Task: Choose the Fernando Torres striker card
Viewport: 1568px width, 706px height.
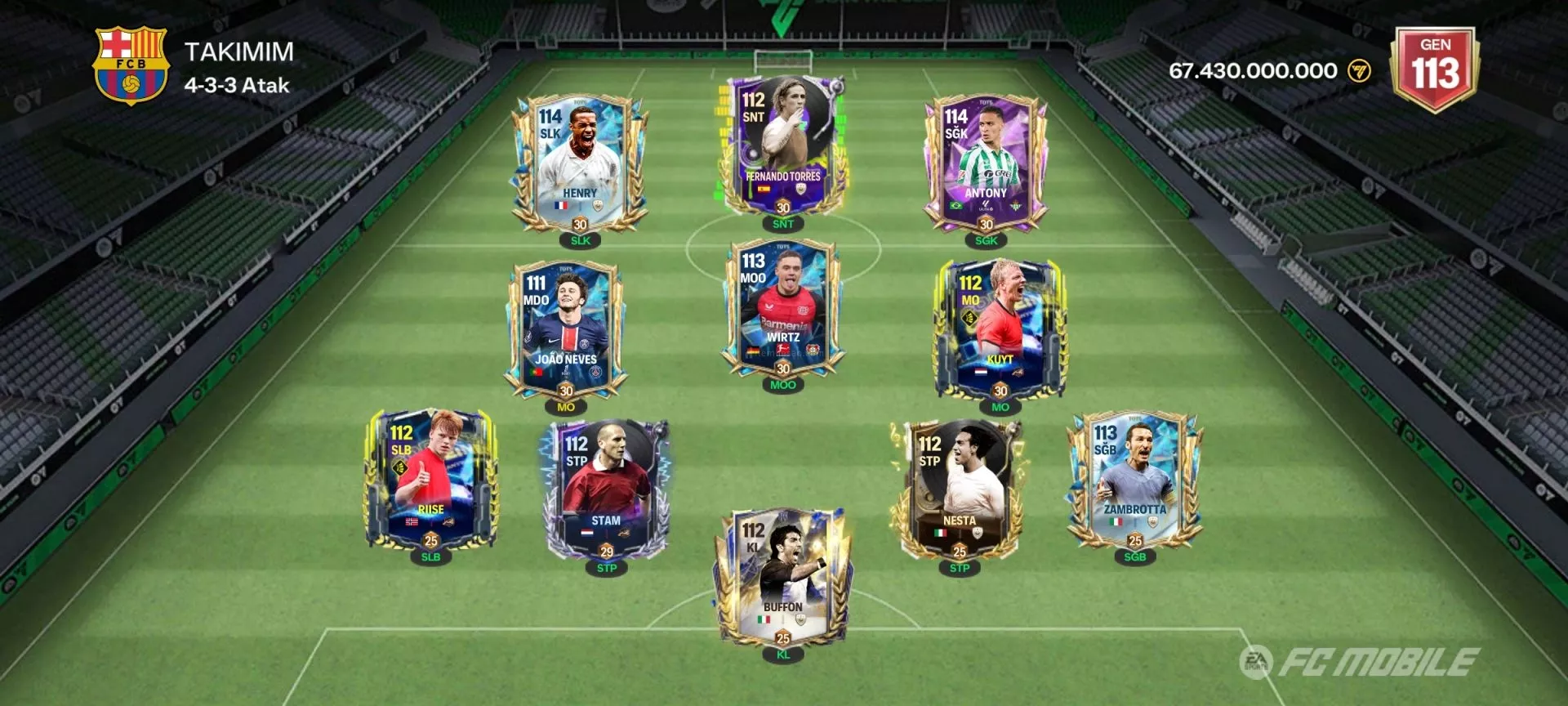Action: pyautogui.click(x=782, y=147)
